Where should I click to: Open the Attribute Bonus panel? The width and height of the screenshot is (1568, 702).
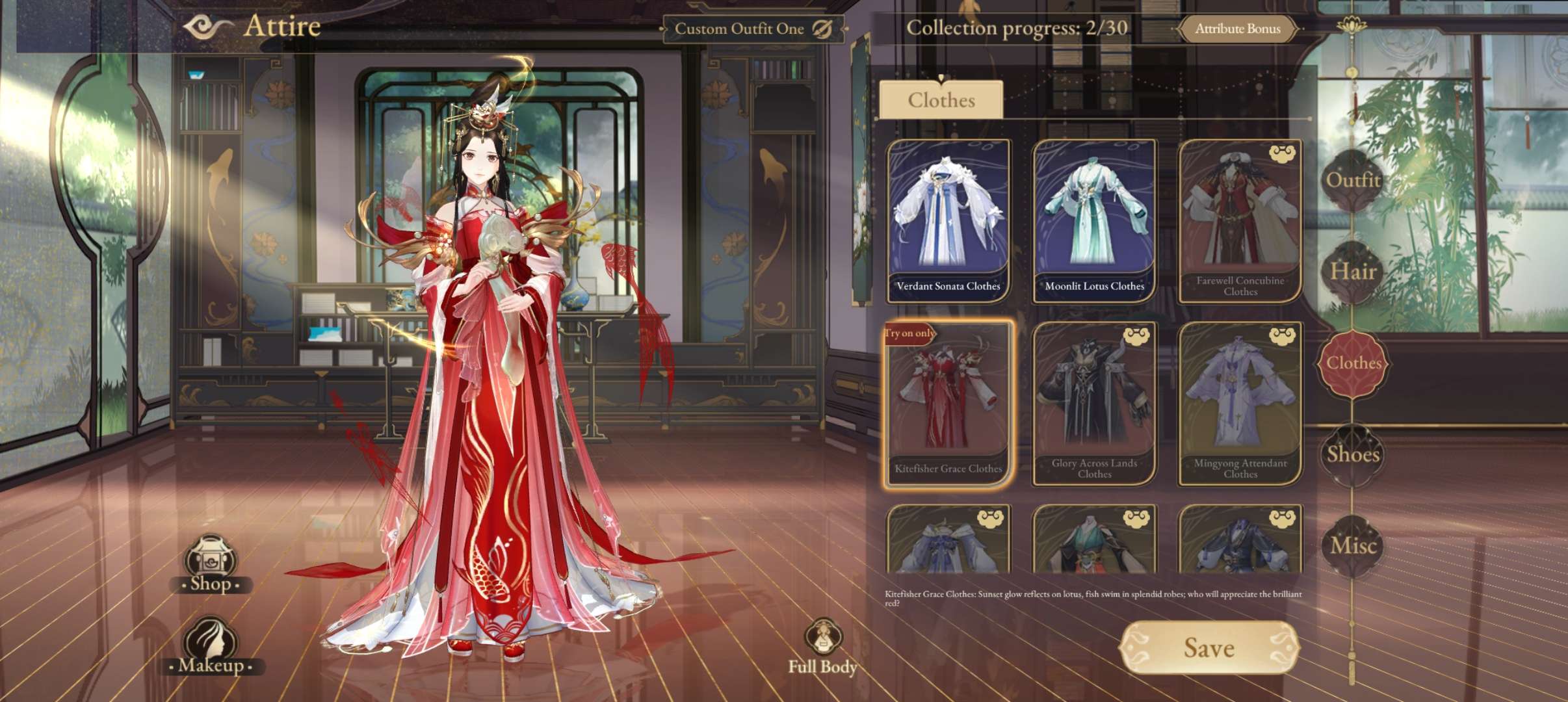coord(1237,29)
